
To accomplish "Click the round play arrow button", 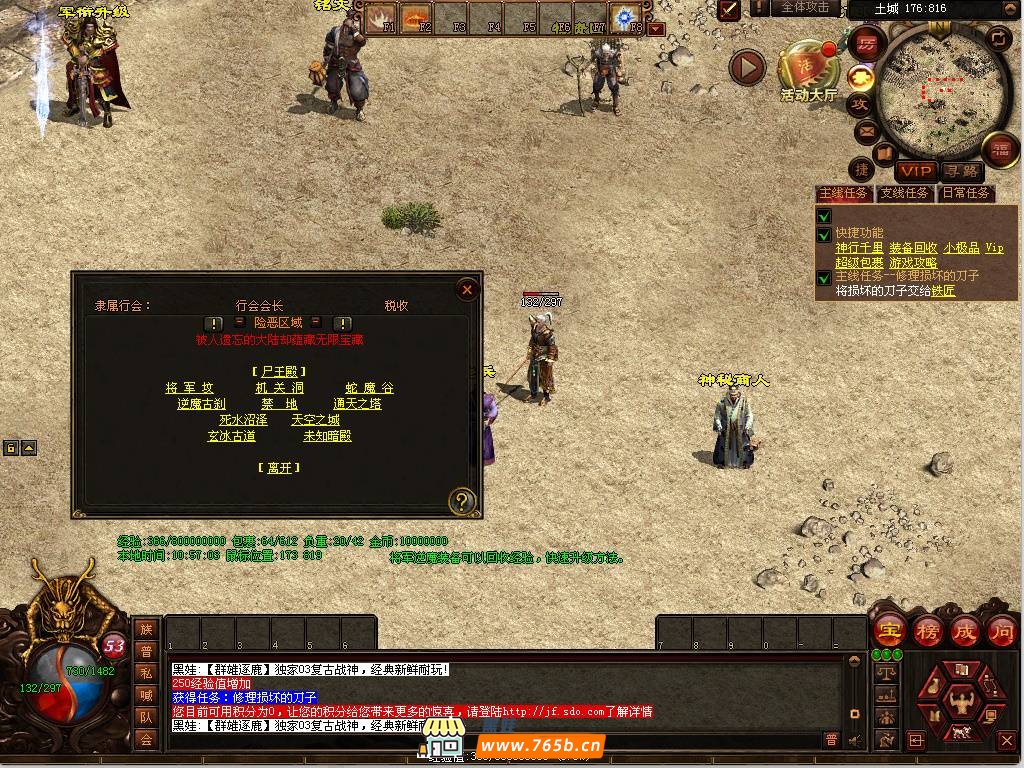I will (x=746, y=68).
